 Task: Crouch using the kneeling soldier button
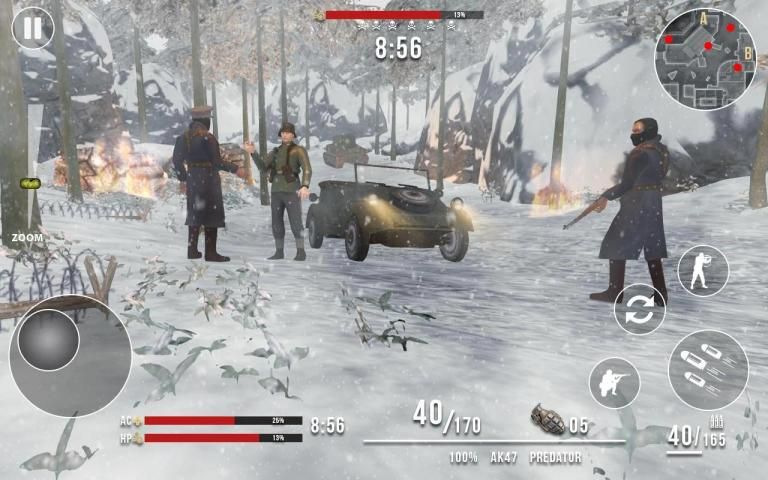coord(614,382)
